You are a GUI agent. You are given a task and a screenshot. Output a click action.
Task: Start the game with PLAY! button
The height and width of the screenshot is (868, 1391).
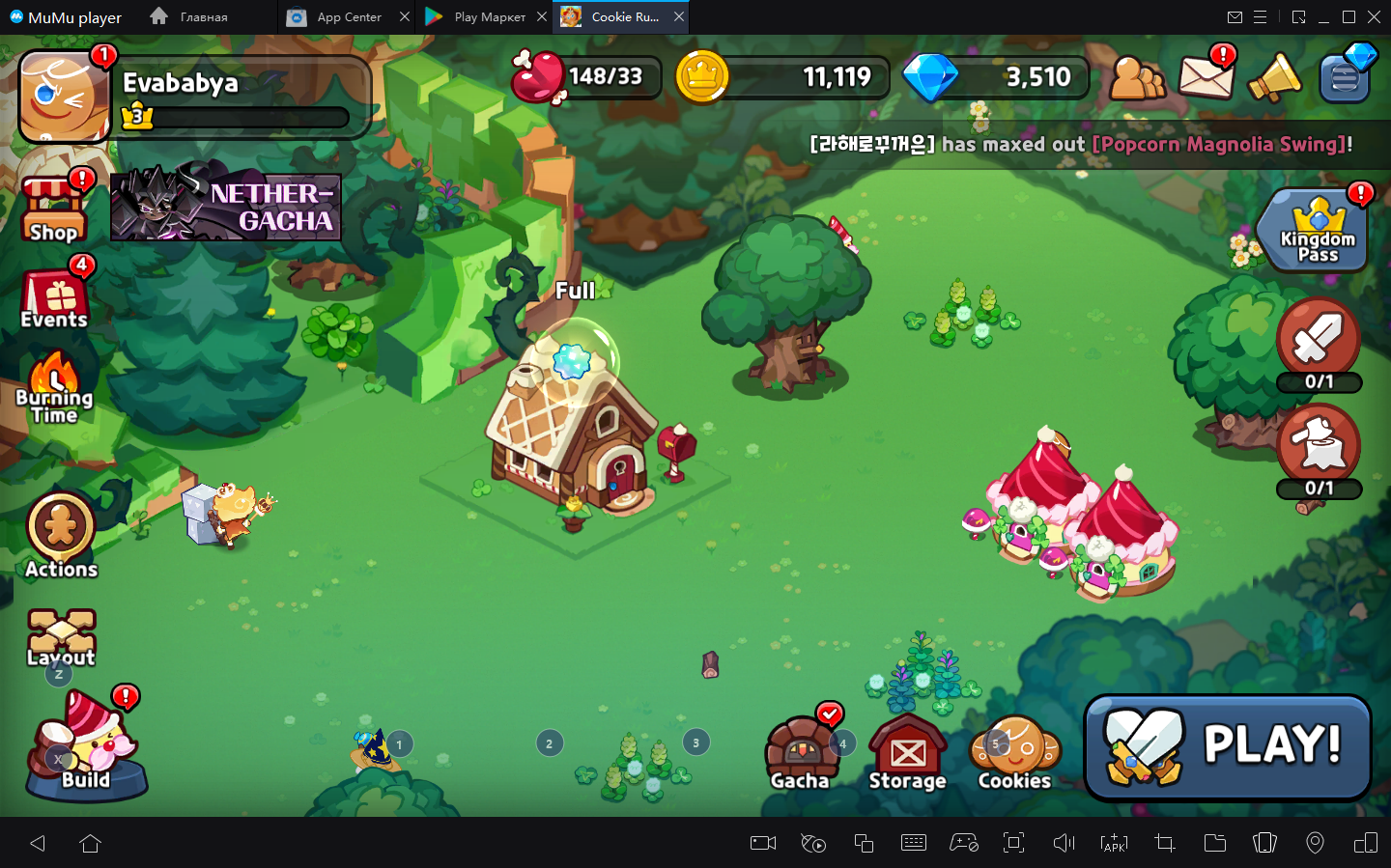1228,747
